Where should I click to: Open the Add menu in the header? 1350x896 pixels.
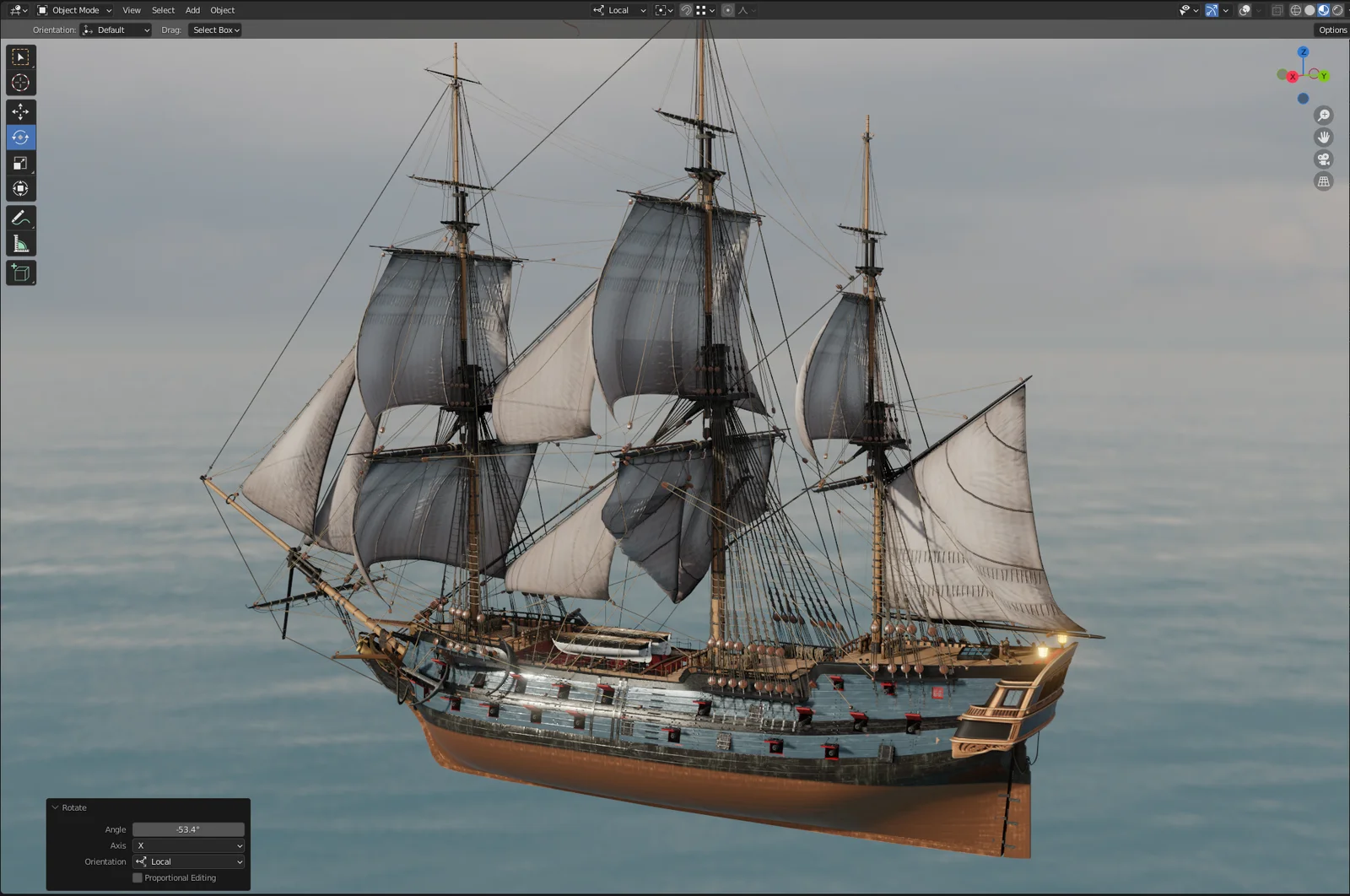point(192,10)
